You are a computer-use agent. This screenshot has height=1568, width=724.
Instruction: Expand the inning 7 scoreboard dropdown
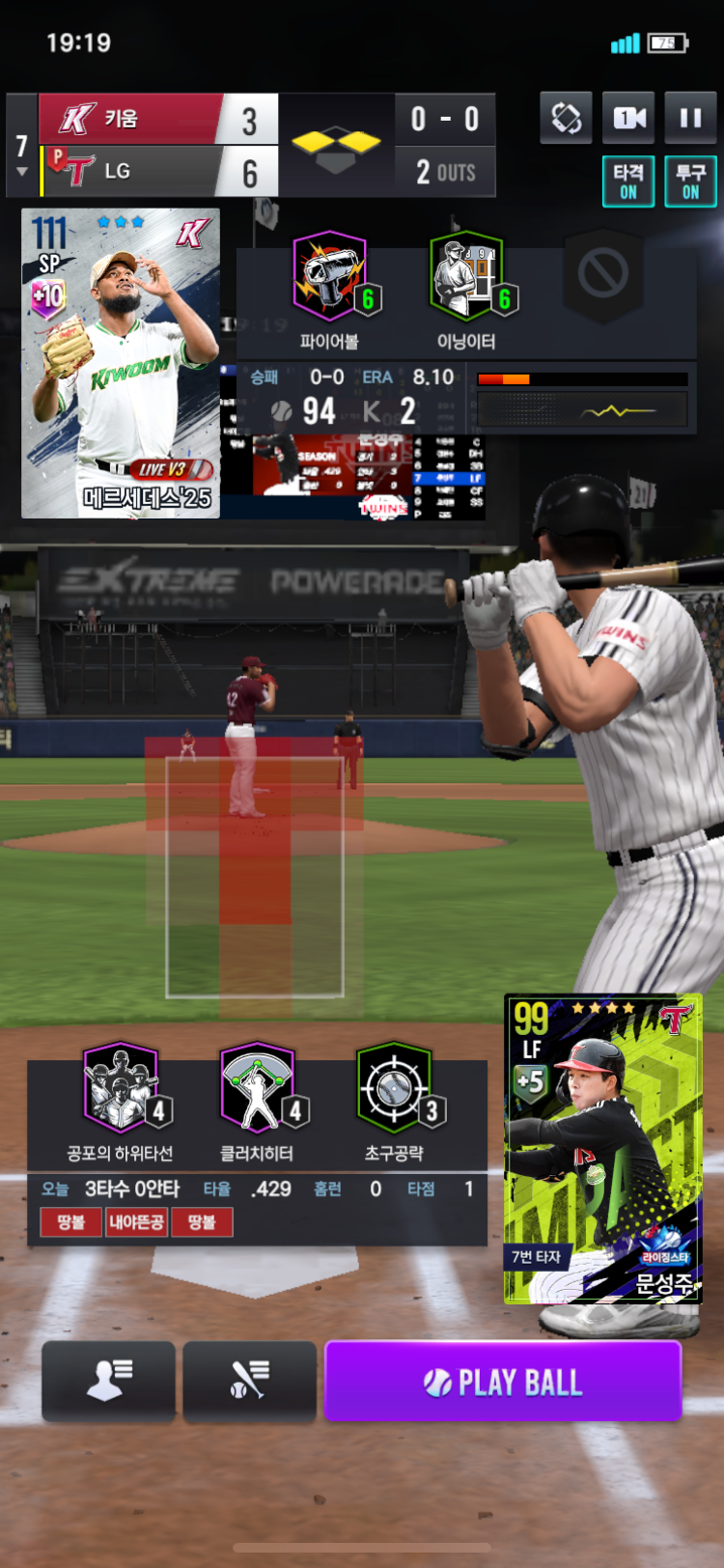pos(21,154)
